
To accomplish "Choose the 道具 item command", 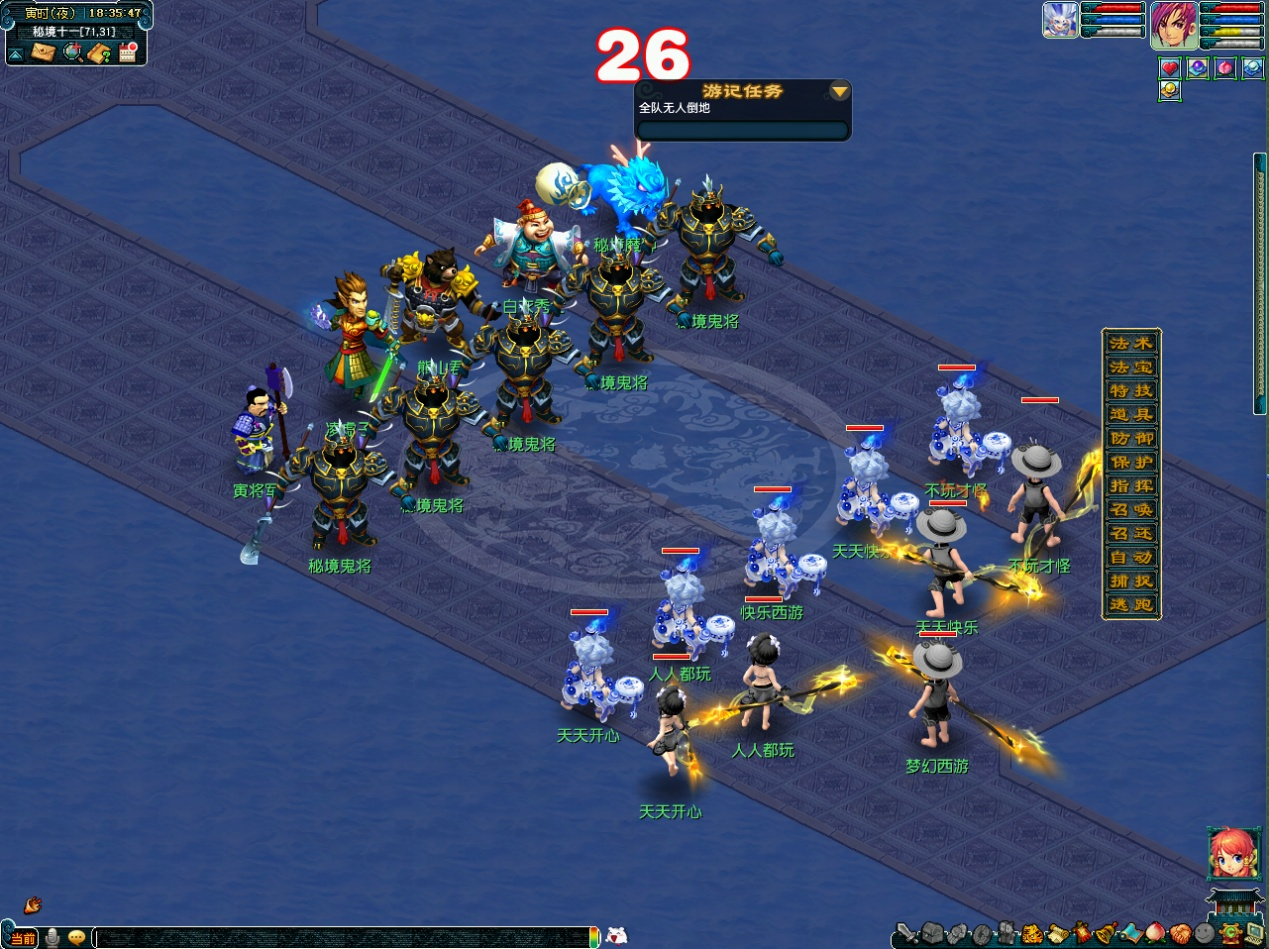I will [1131, 414].
